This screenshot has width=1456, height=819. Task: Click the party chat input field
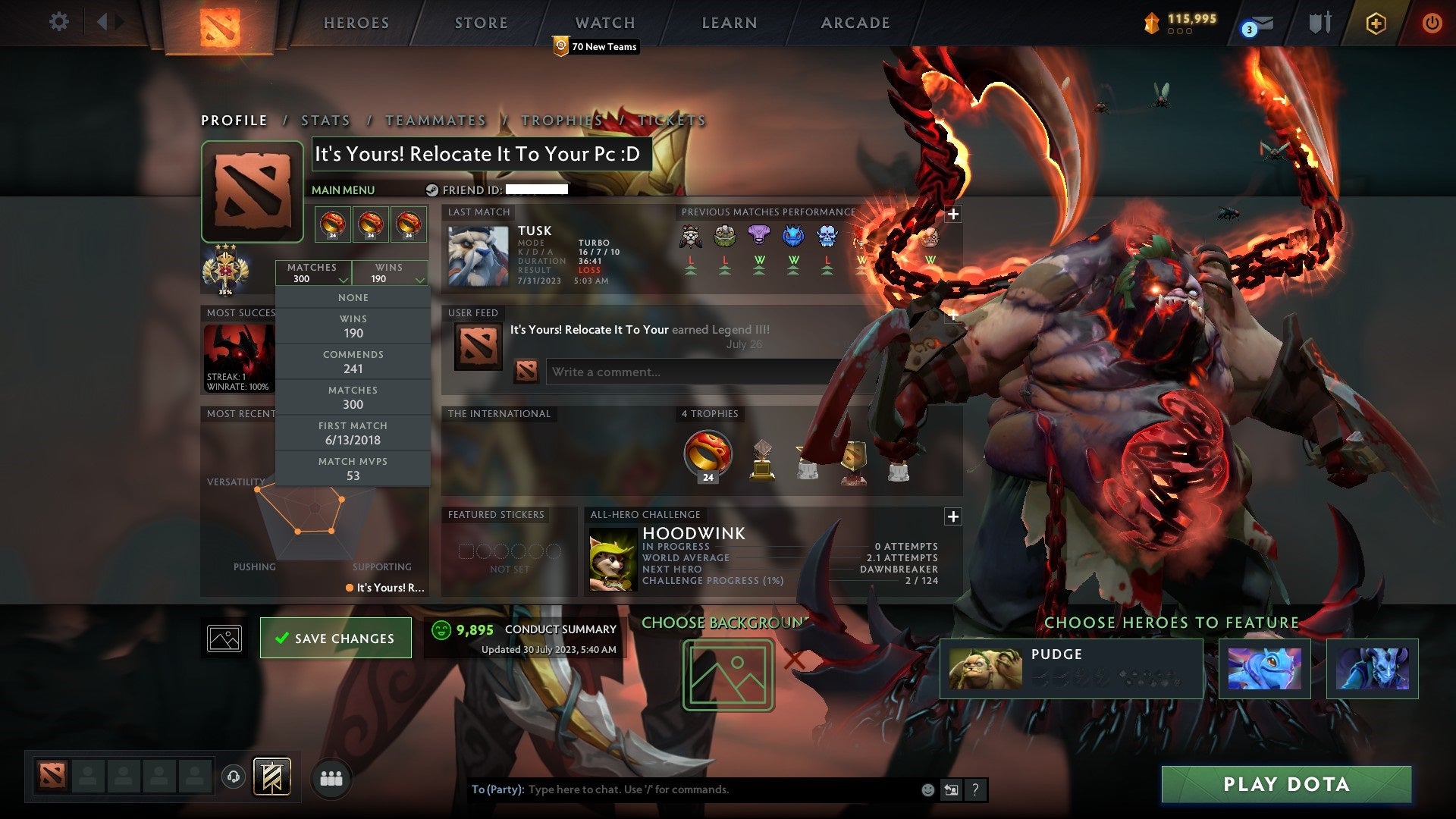tap(682, 789)
